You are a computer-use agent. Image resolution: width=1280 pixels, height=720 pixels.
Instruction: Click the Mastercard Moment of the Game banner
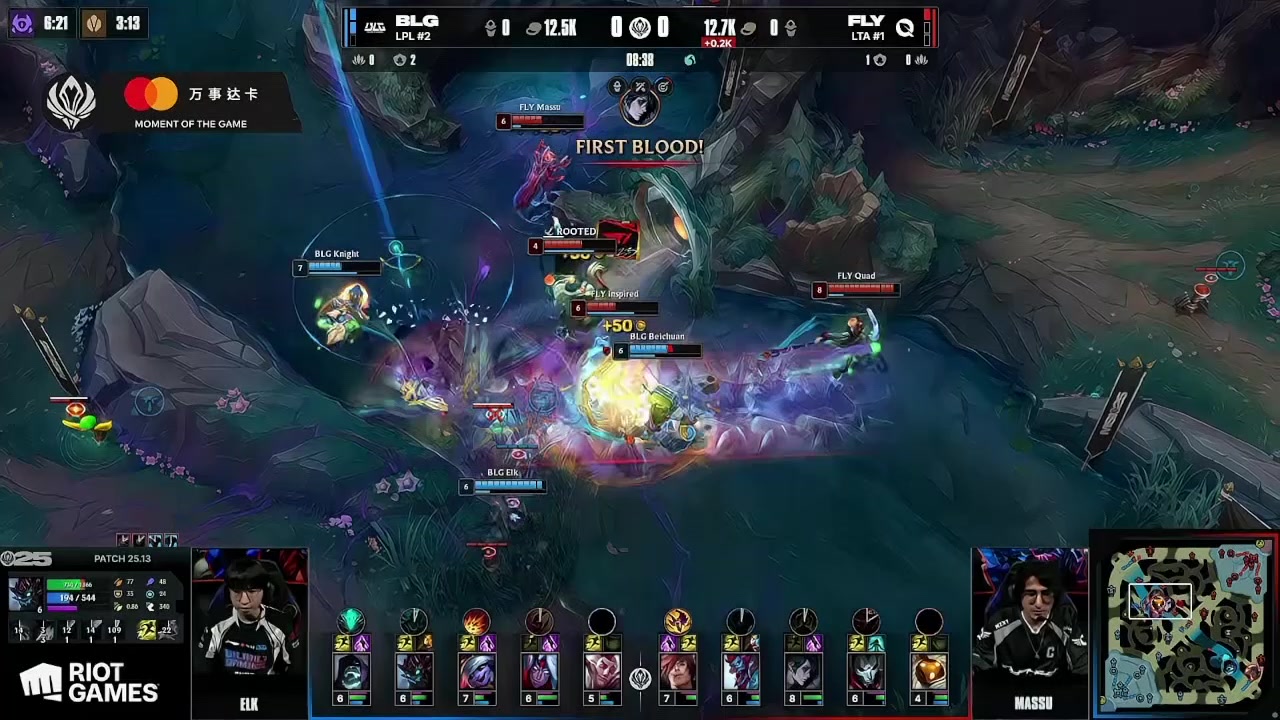point(190,103)
